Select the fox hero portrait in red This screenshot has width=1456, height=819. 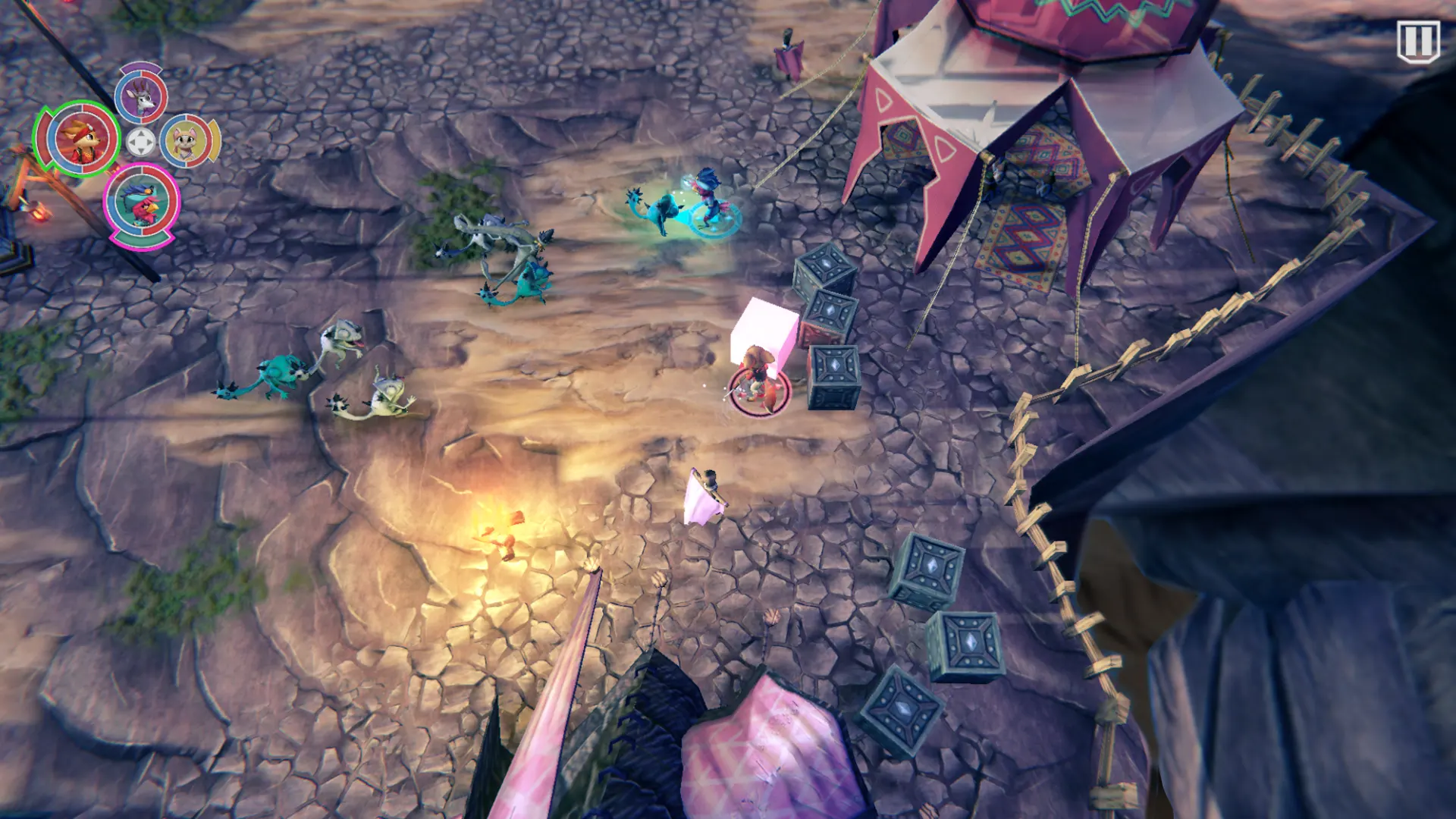point(78,140)
